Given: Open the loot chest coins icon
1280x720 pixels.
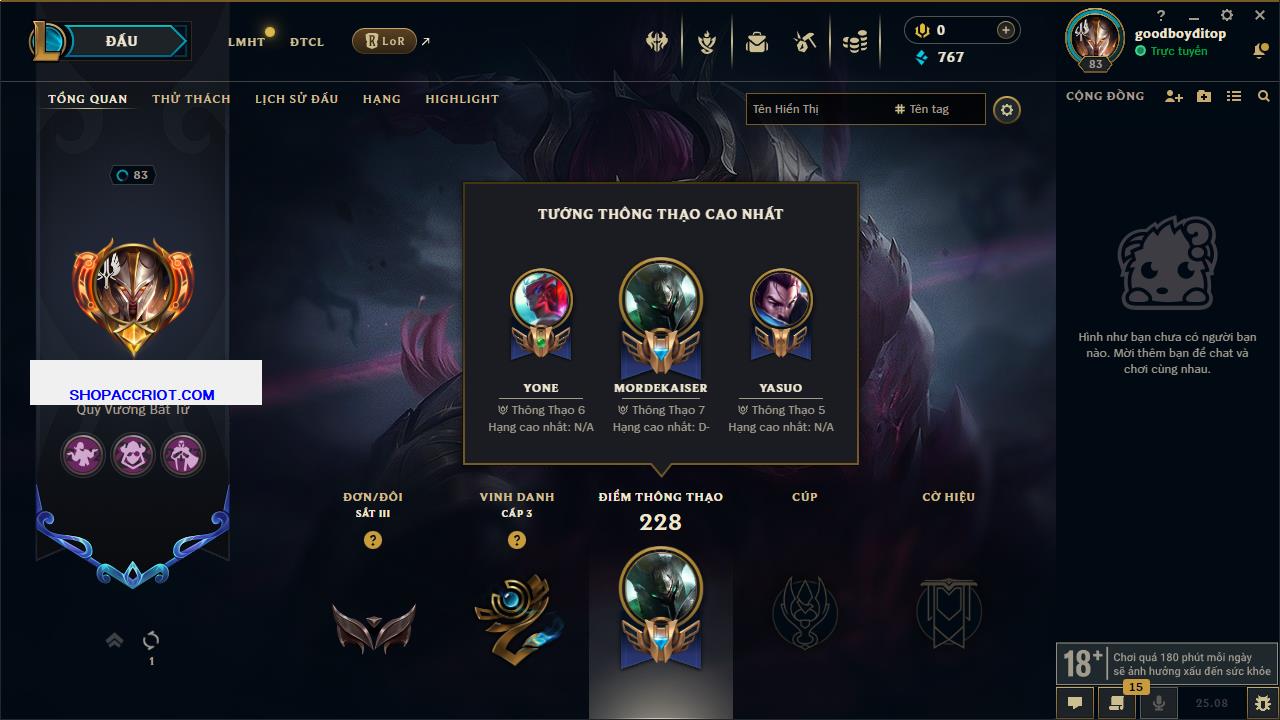Looking at the screenshot, I should click(x=854, y=42).
